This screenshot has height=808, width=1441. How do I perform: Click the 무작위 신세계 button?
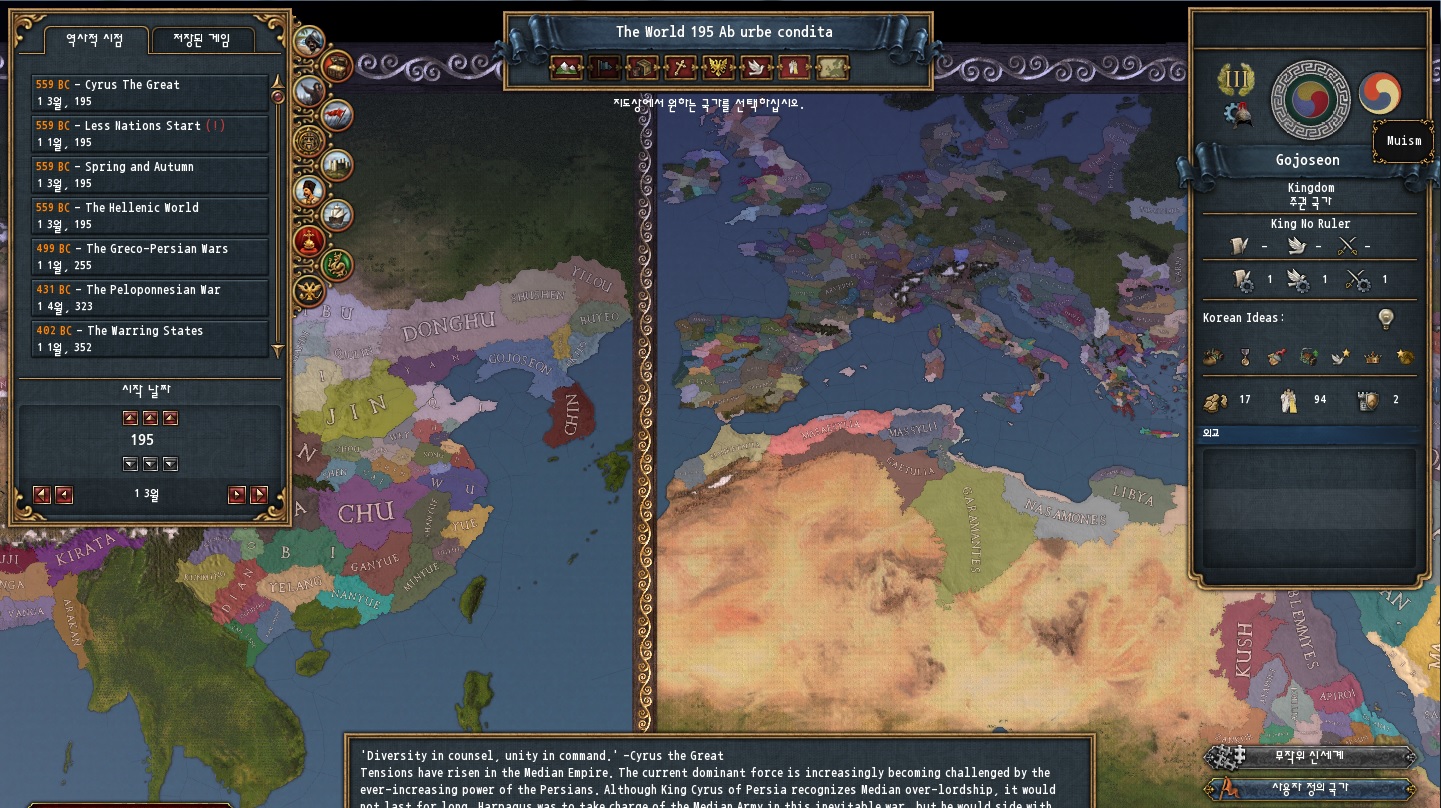[1310, 757]
